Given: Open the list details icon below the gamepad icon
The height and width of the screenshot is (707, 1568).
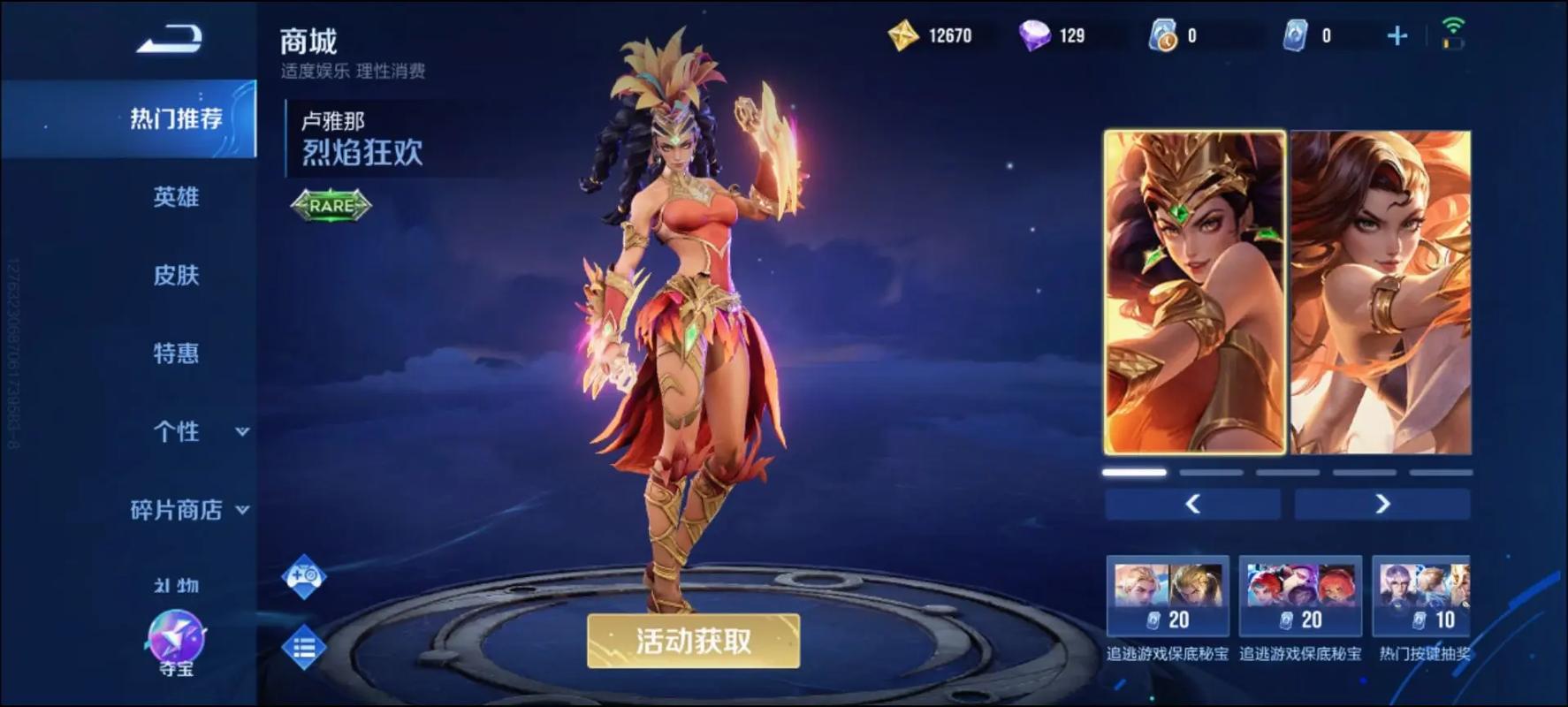Looking at the screenshot, I should click(303, 647).
